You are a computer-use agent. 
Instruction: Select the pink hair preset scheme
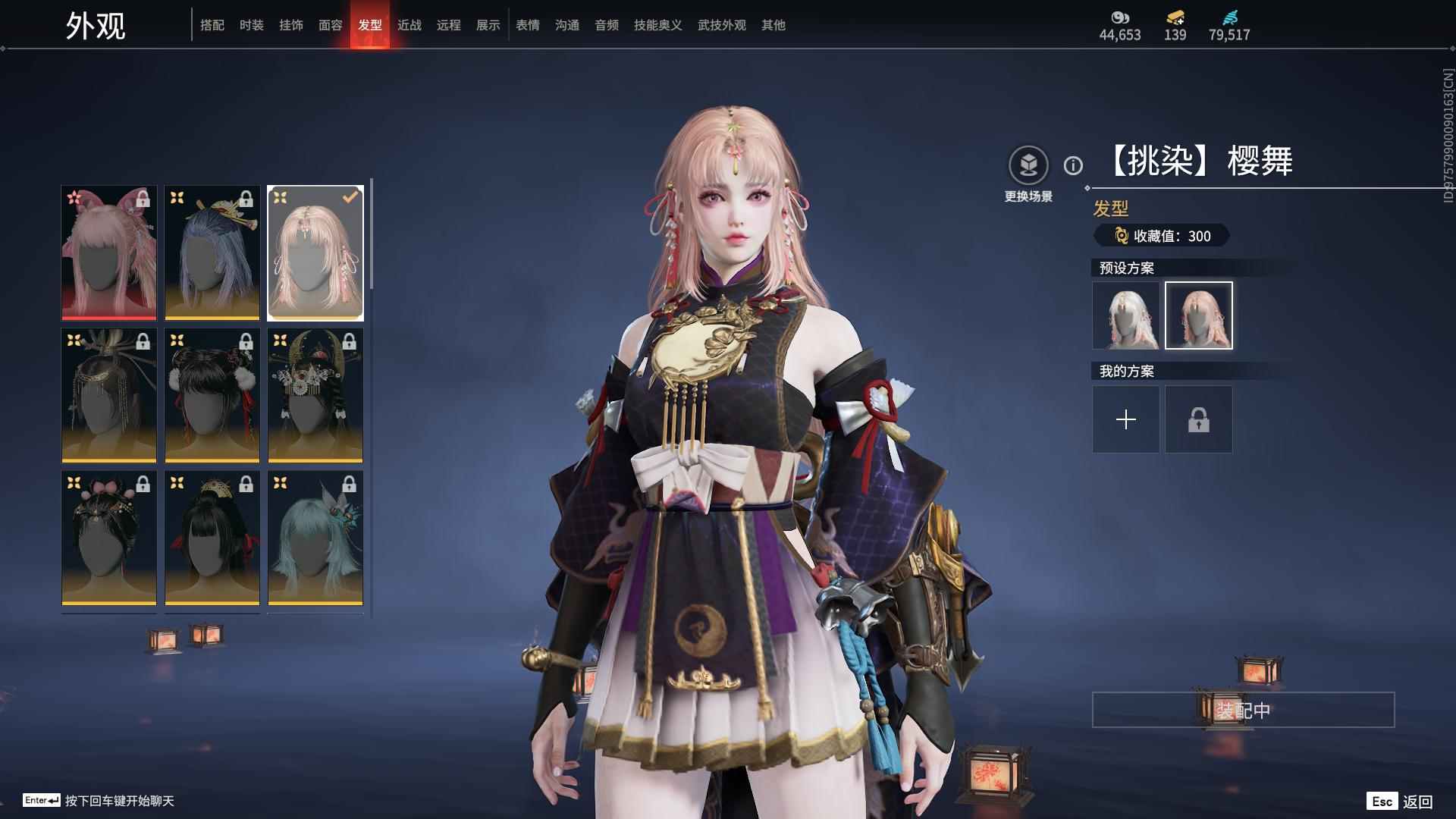pos(1198,315)
